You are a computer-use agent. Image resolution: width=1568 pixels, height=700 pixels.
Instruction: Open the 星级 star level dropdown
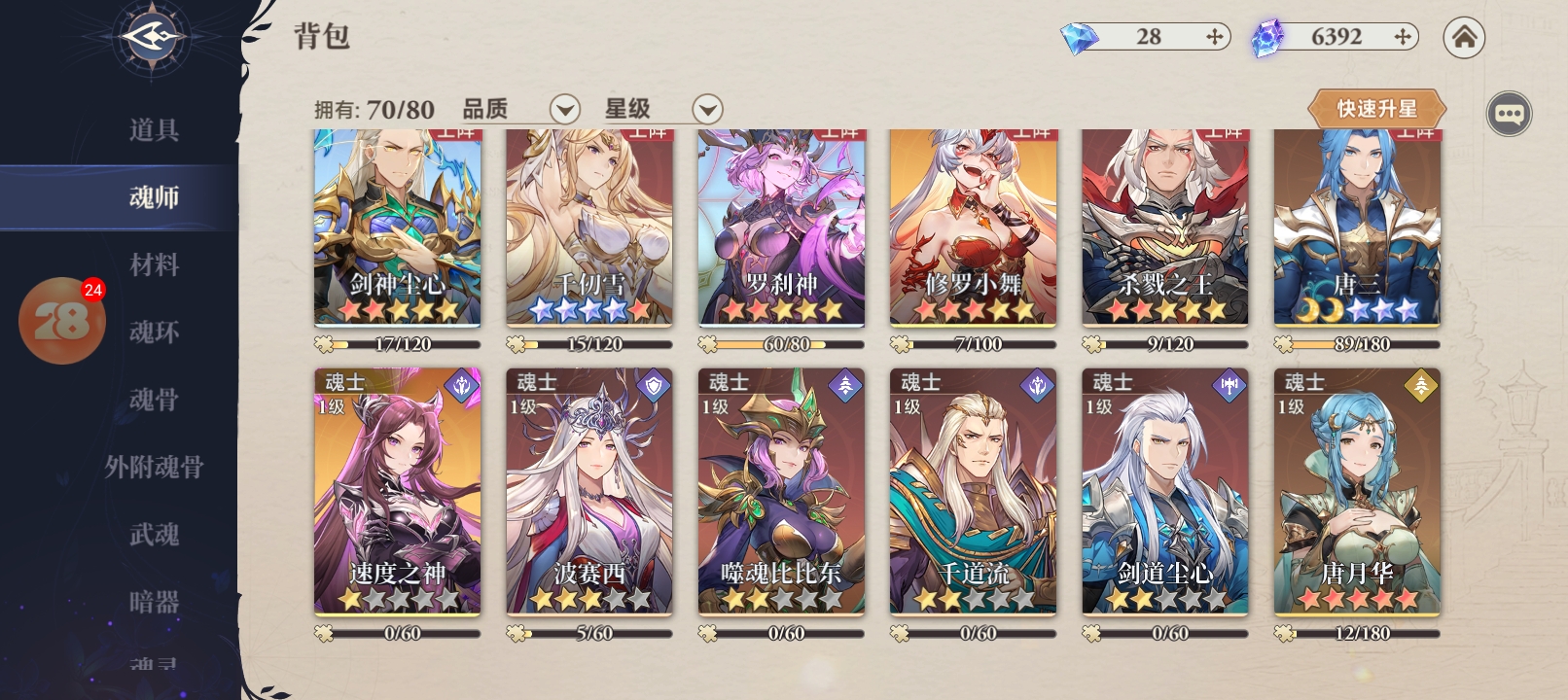point(707,109)
